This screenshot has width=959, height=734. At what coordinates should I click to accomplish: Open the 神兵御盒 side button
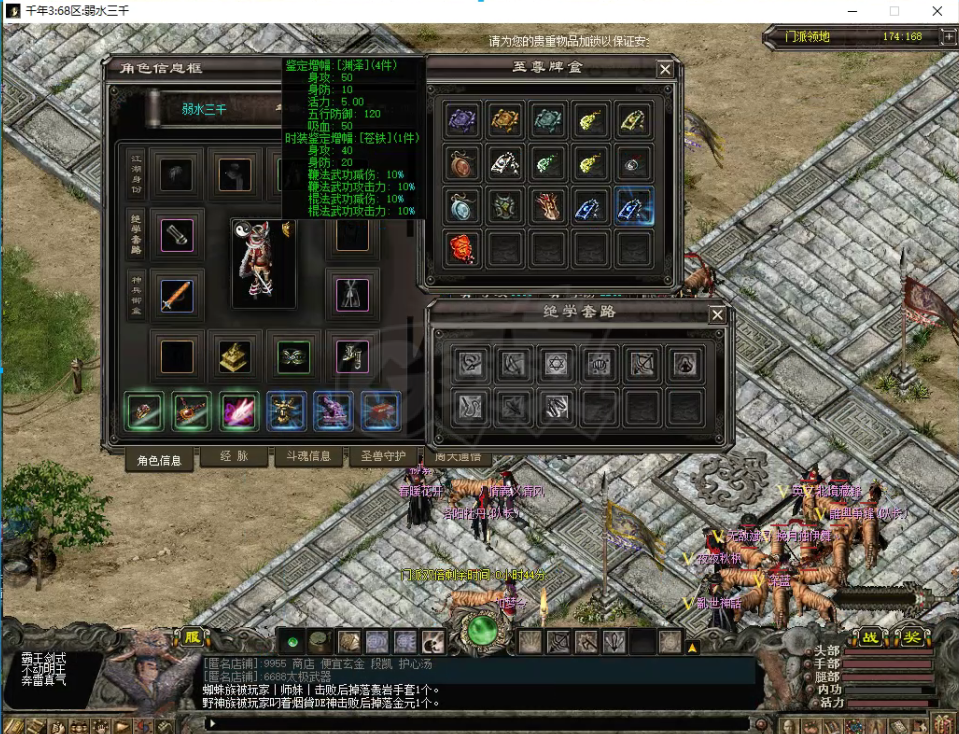pyautogui.click(x=136, y=294)
